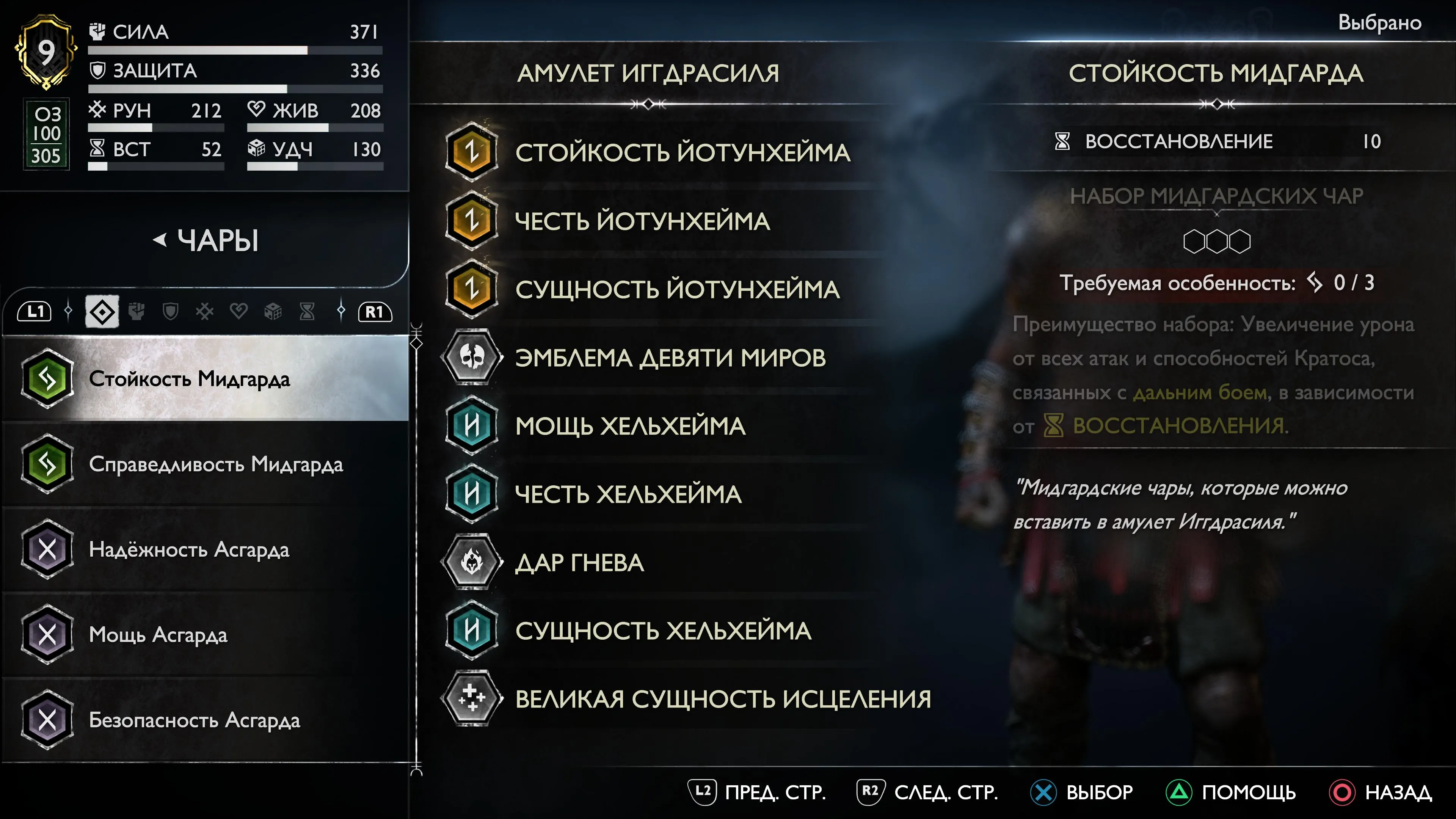Switch to the heart vitality filter
The width and height of the screenshot is (1456, 819).
pyautogui.click(x=238, y=311)
